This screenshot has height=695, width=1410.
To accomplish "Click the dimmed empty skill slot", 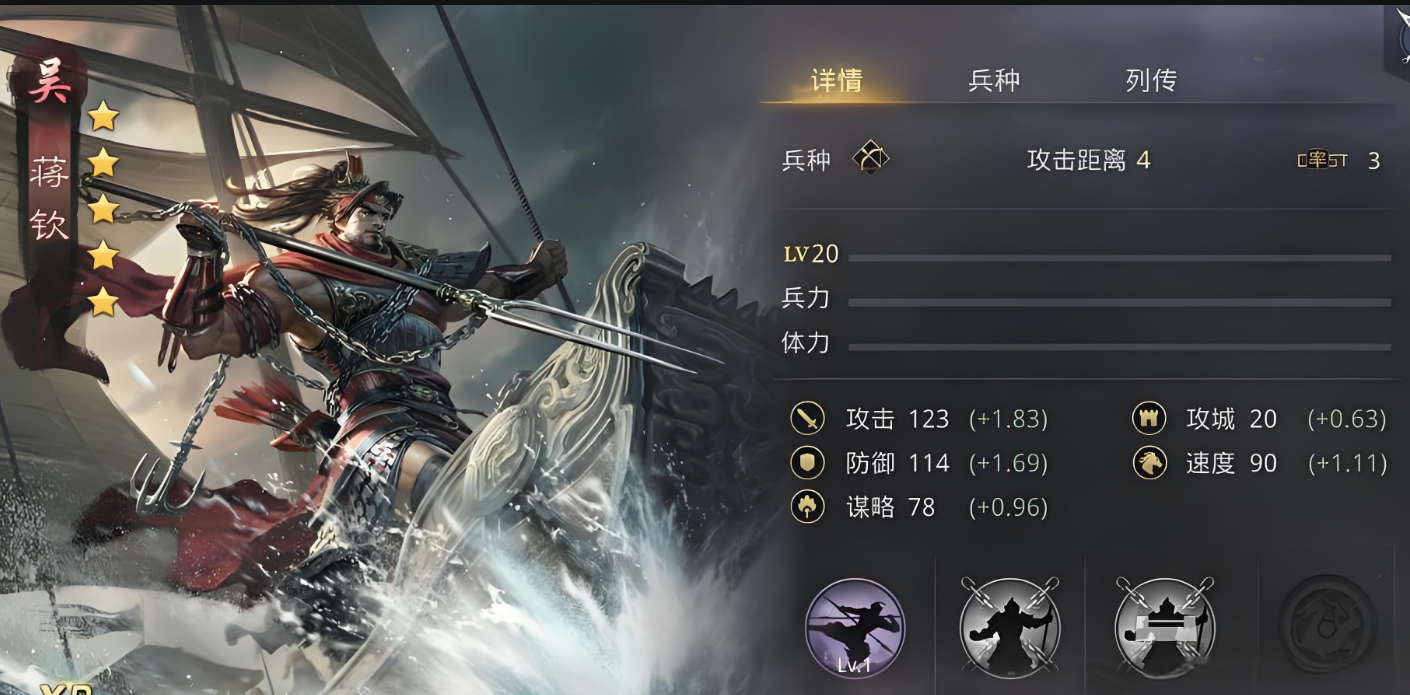I will coord(1328,624).
